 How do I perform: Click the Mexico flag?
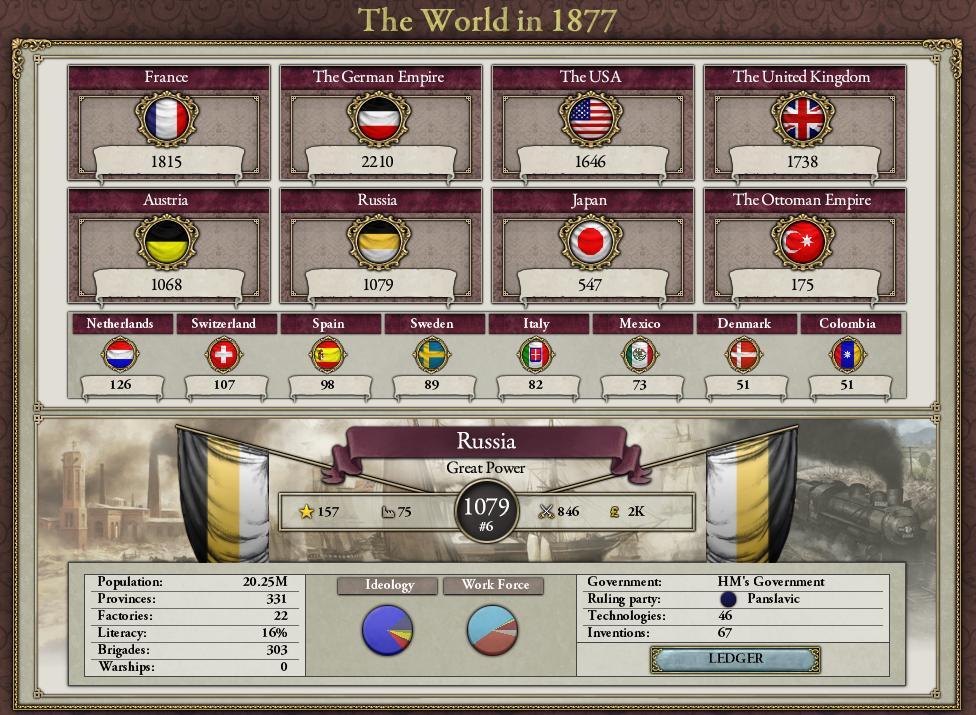(640, 354)
